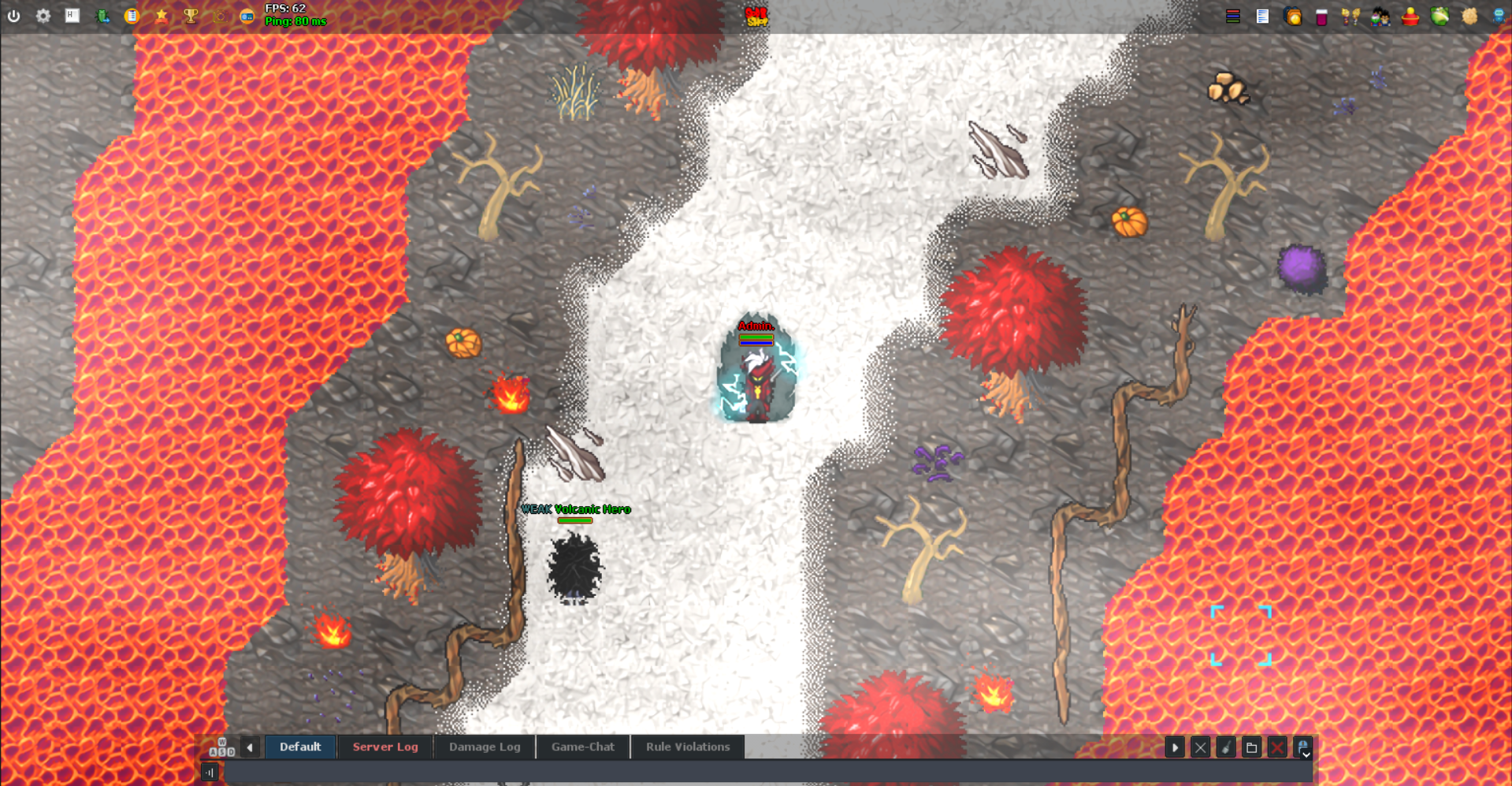Screen dimensions: 1512x786
Task: Open the blue robot icon
Action: (x=1499, y=17)
